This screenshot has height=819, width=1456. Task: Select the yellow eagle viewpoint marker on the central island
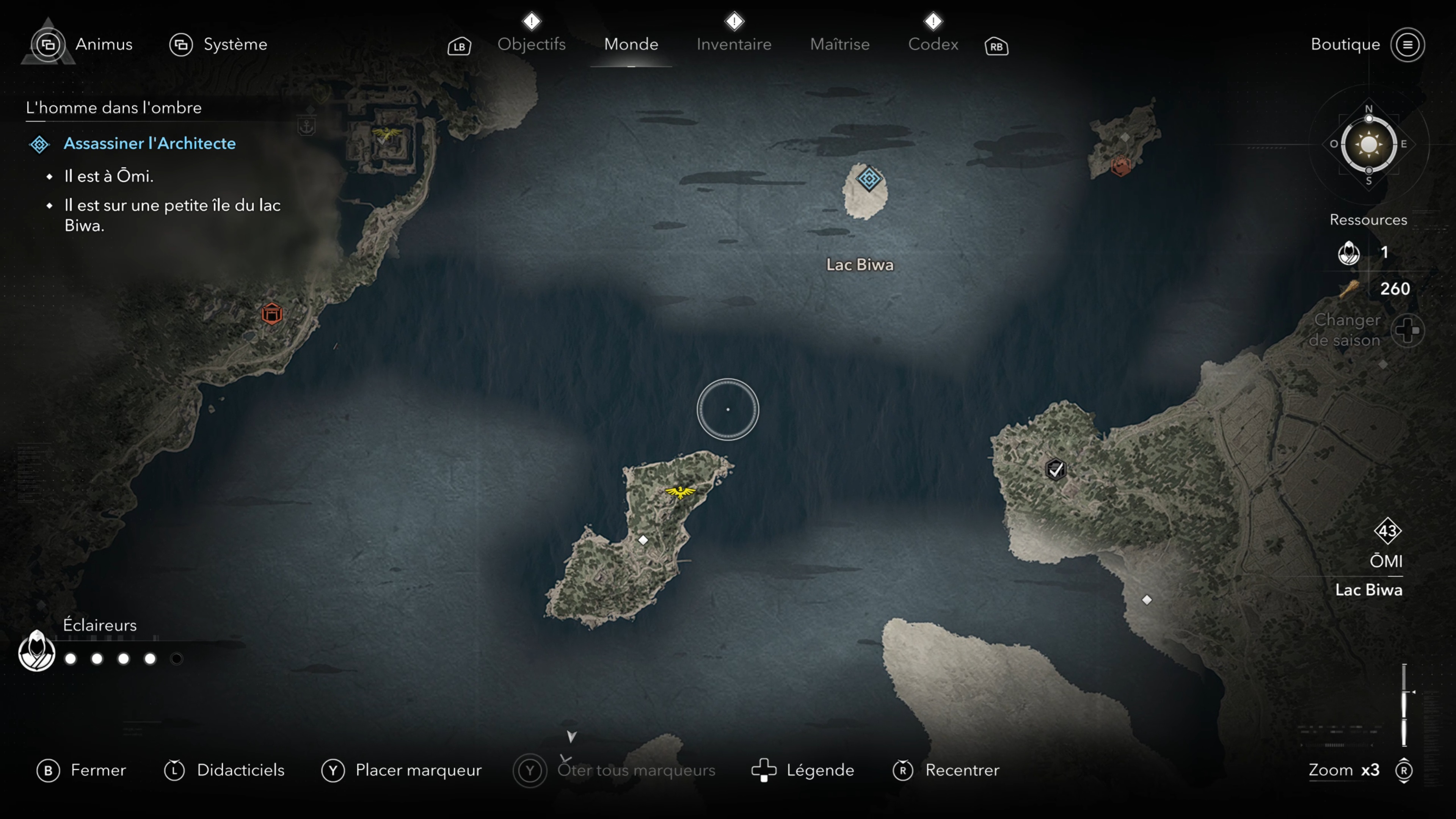point(680,492)
